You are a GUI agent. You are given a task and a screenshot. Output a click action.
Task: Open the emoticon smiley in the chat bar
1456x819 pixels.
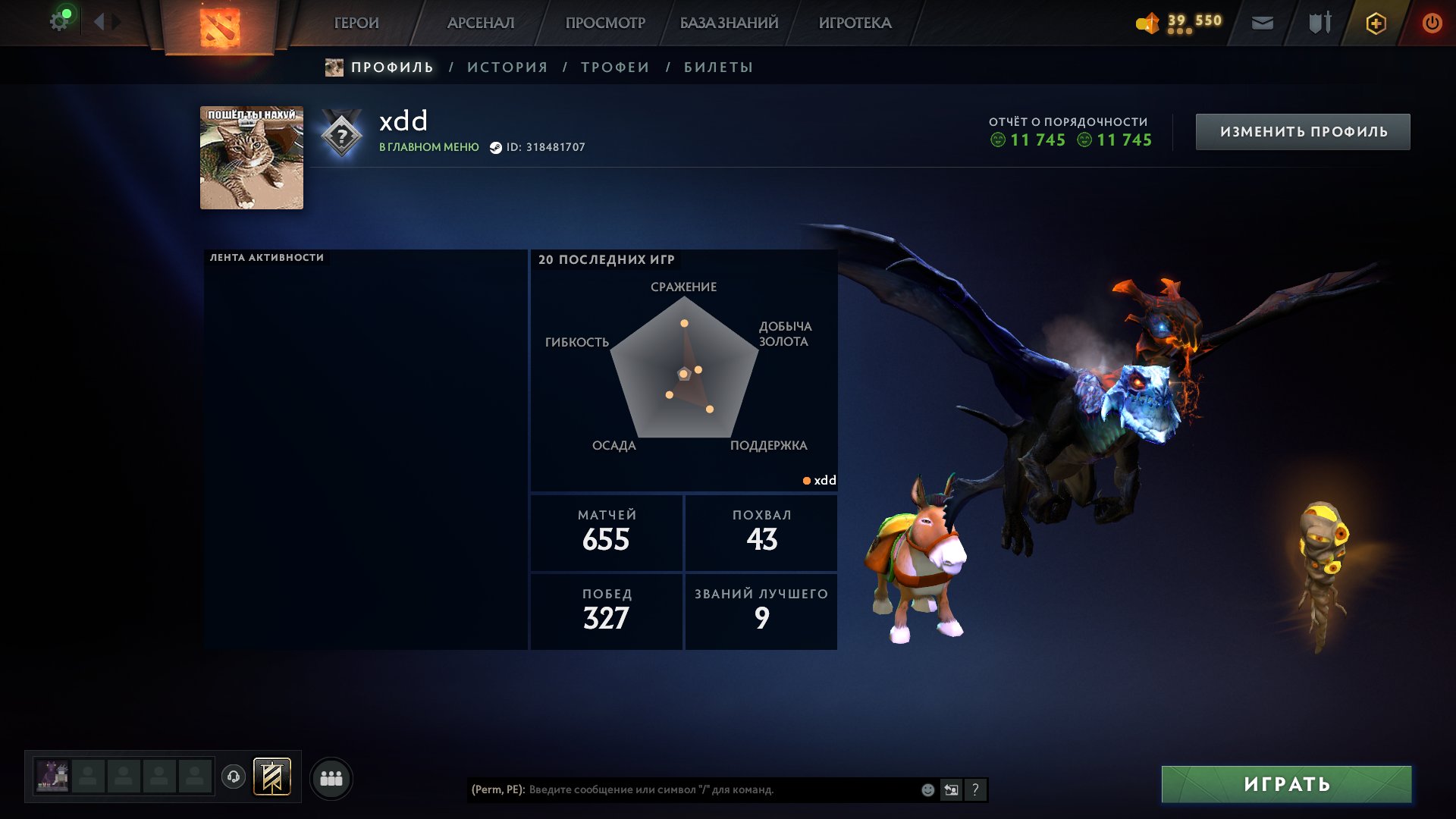click(927, 789)
